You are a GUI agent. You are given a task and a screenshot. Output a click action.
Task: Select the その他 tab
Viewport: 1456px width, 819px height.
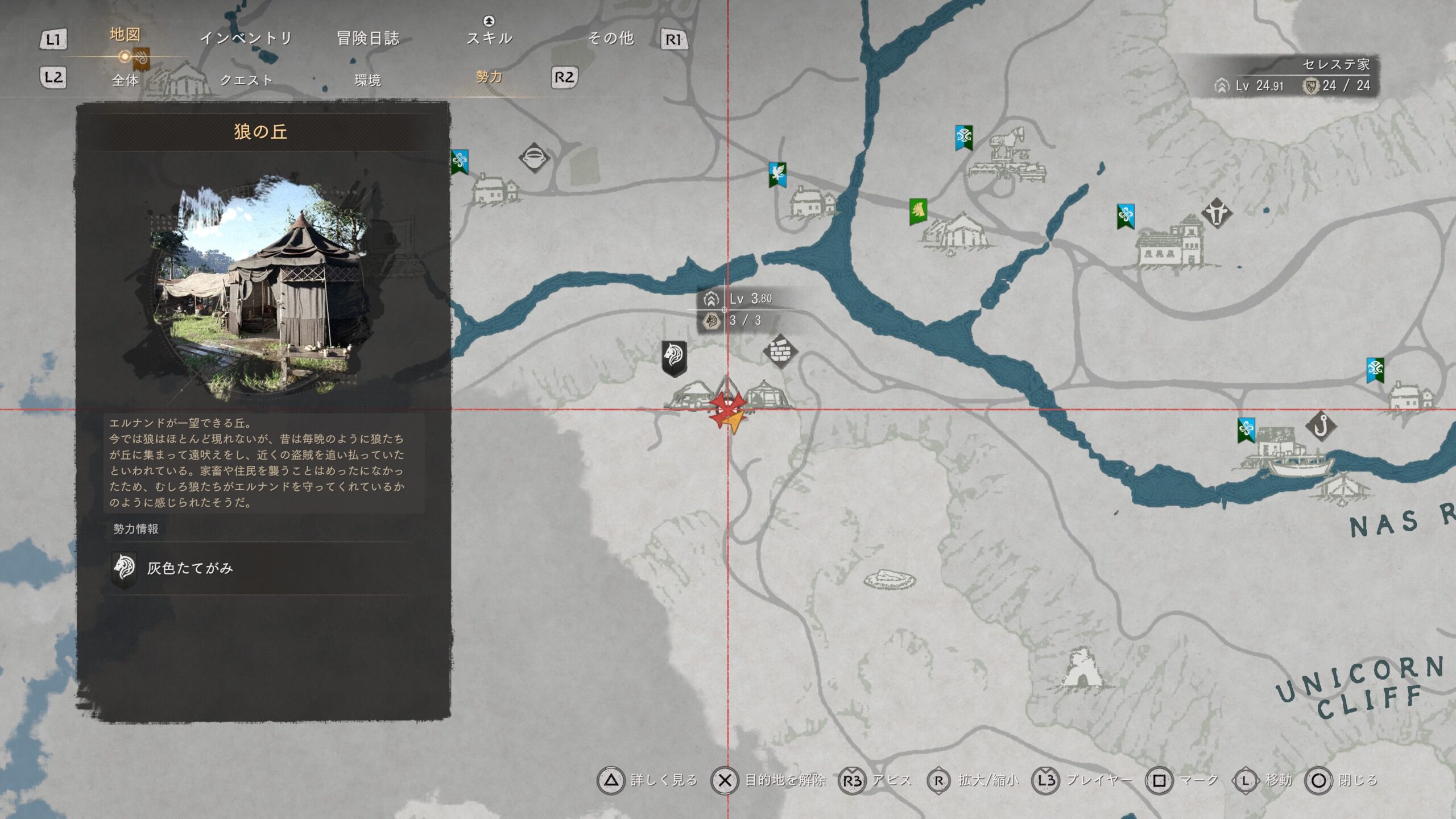[611, 38]
